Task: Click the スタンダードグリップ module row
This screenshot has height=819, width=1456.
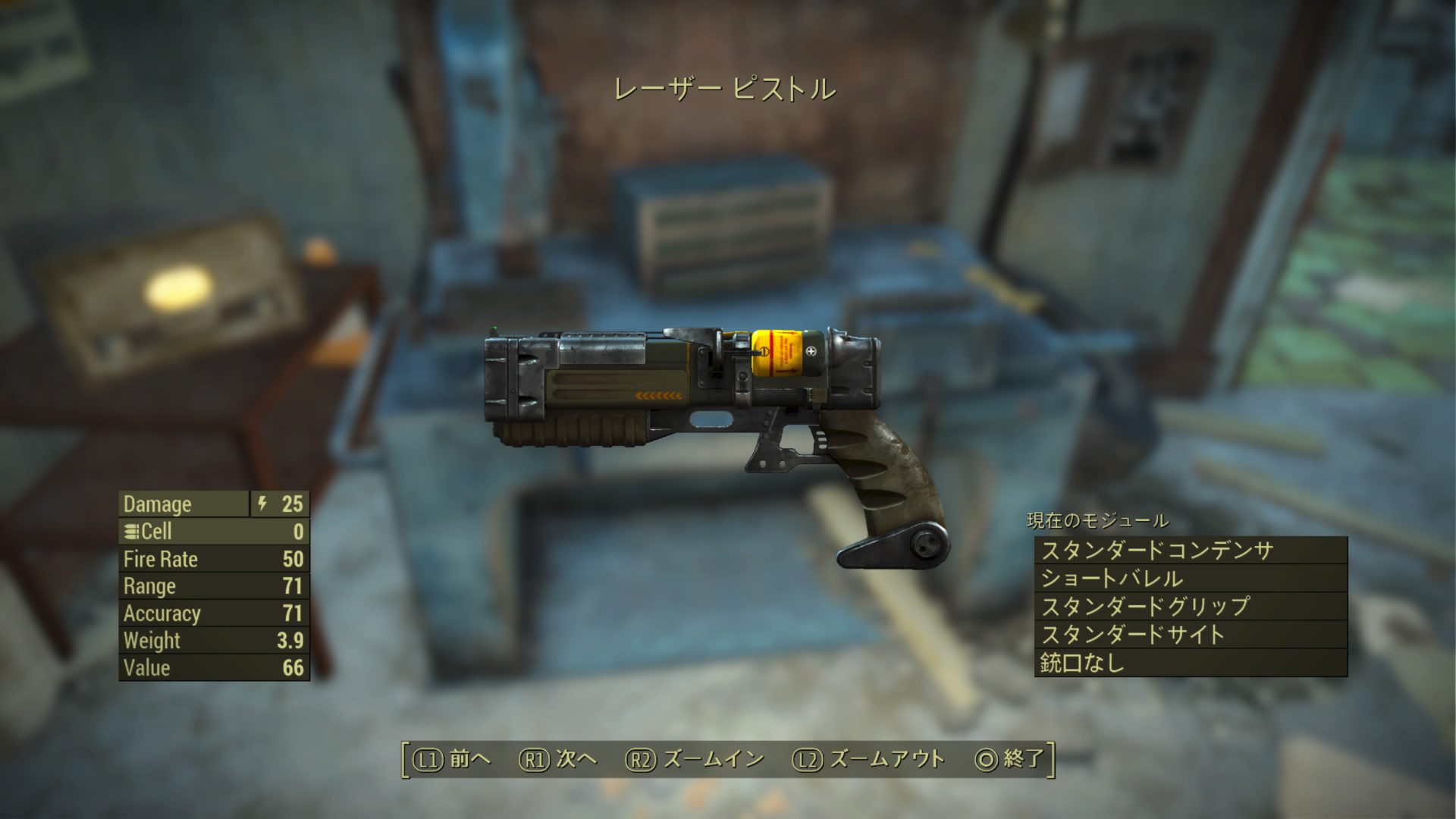Action: tap(1190, 607)
